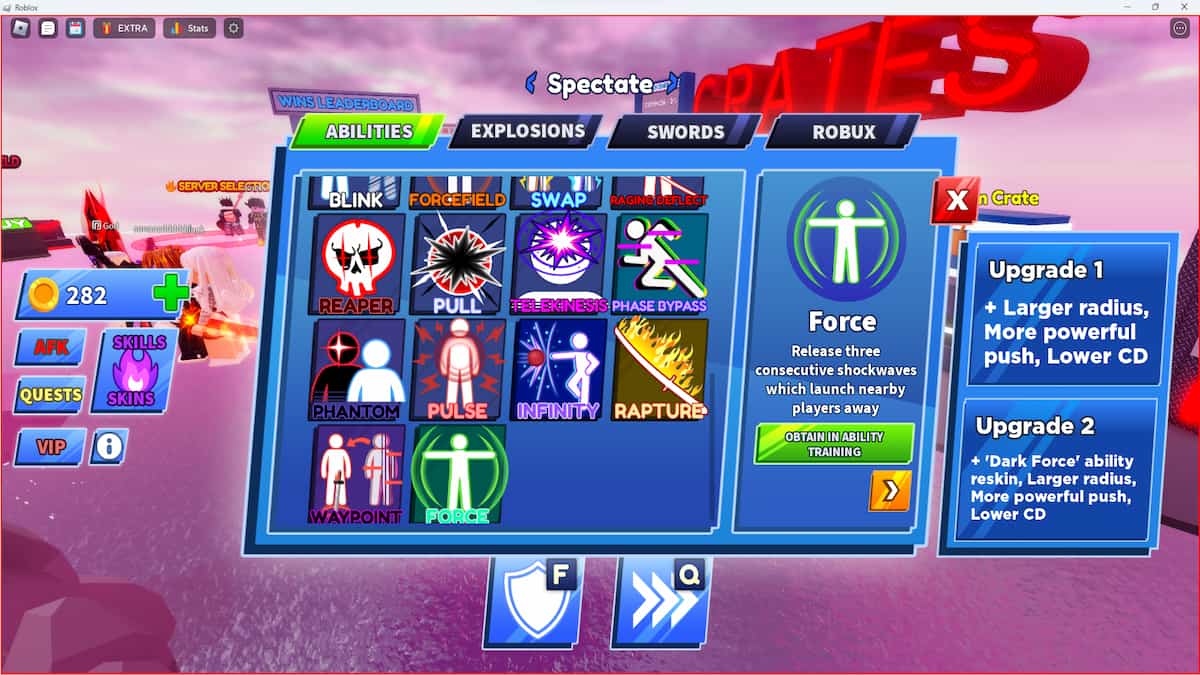Pick the Telekinesis ability

559,264
